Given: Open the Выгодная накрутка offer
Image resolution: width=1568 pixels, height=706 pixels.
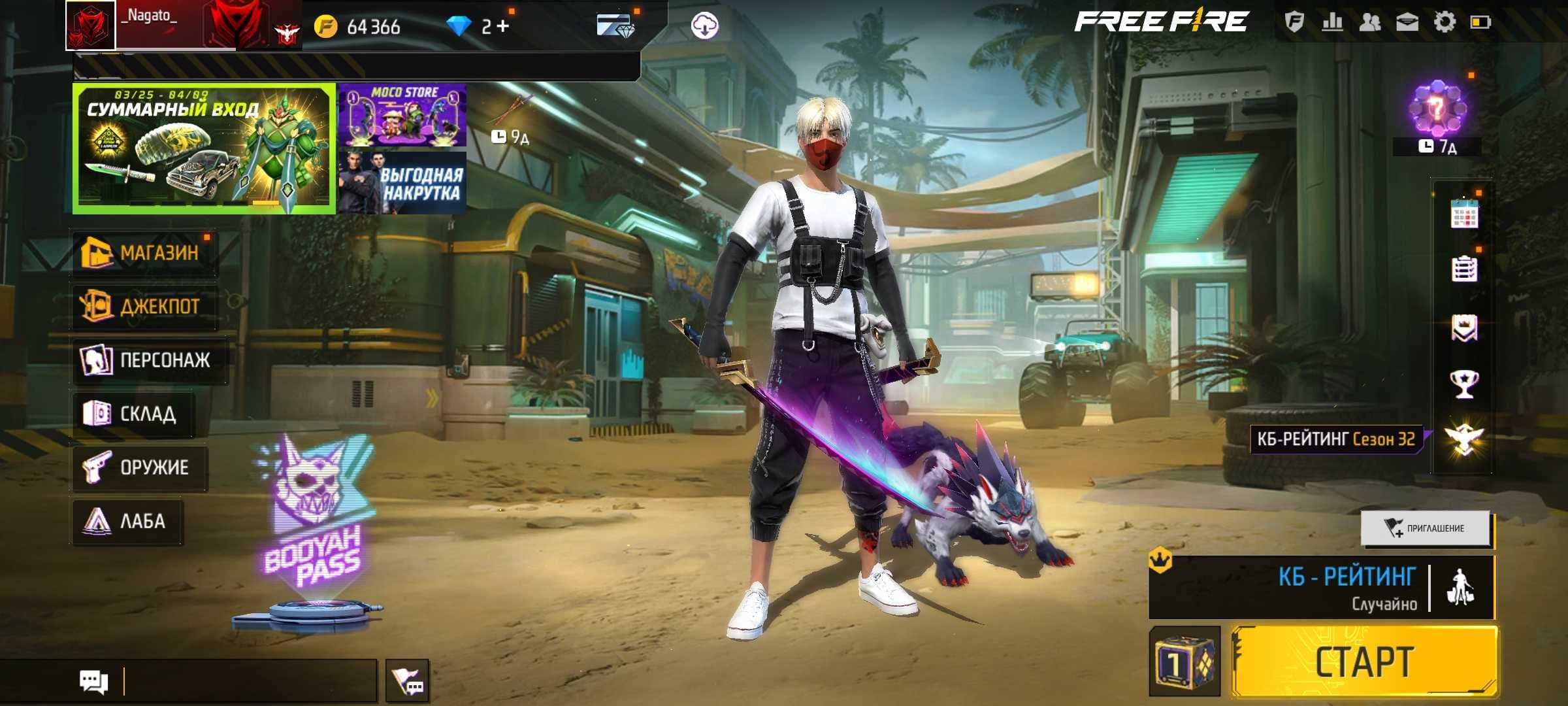Looking at the screenshot, I should point(402,182).
